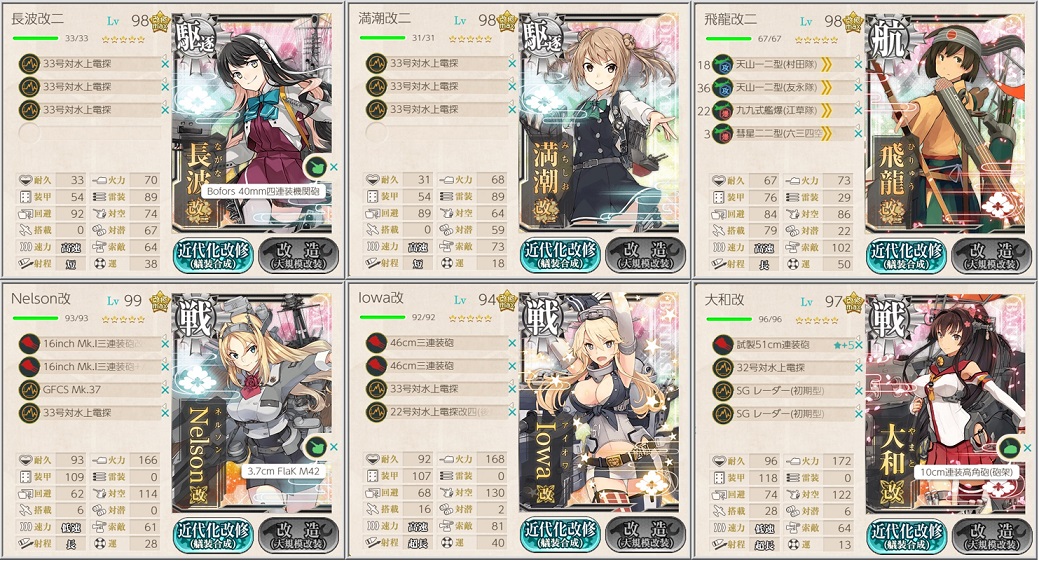Screen dimensions: 1039x562
Task: Open modernization (近代化改修) for Iowa改
Action: point(559,535)
